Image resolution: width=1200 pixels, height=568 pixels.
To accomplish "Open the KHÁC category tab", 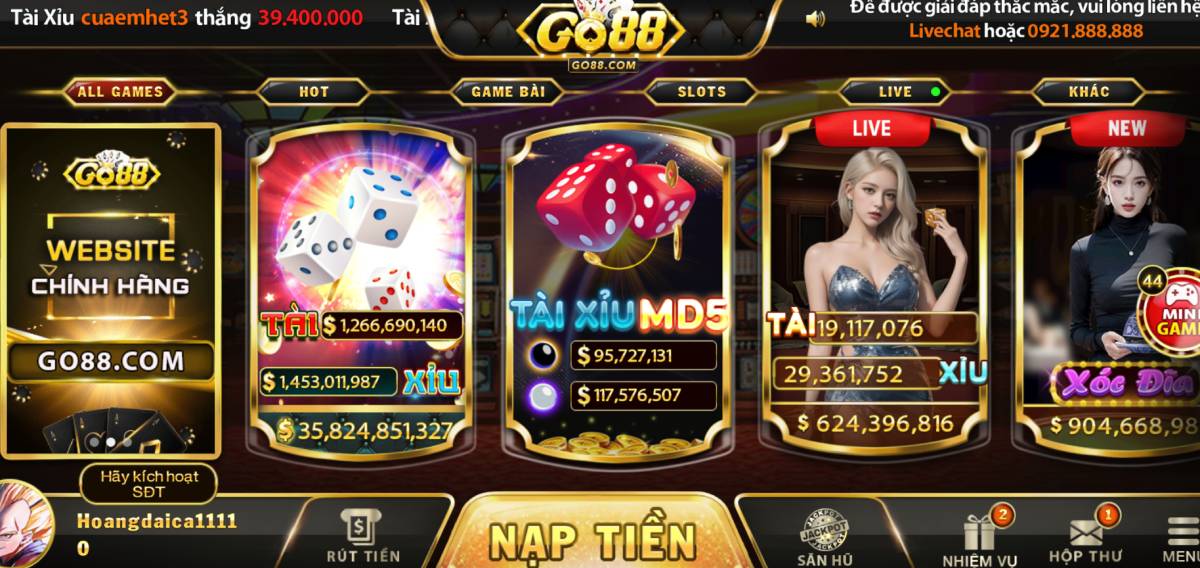I will click(x=1089, y=92).
